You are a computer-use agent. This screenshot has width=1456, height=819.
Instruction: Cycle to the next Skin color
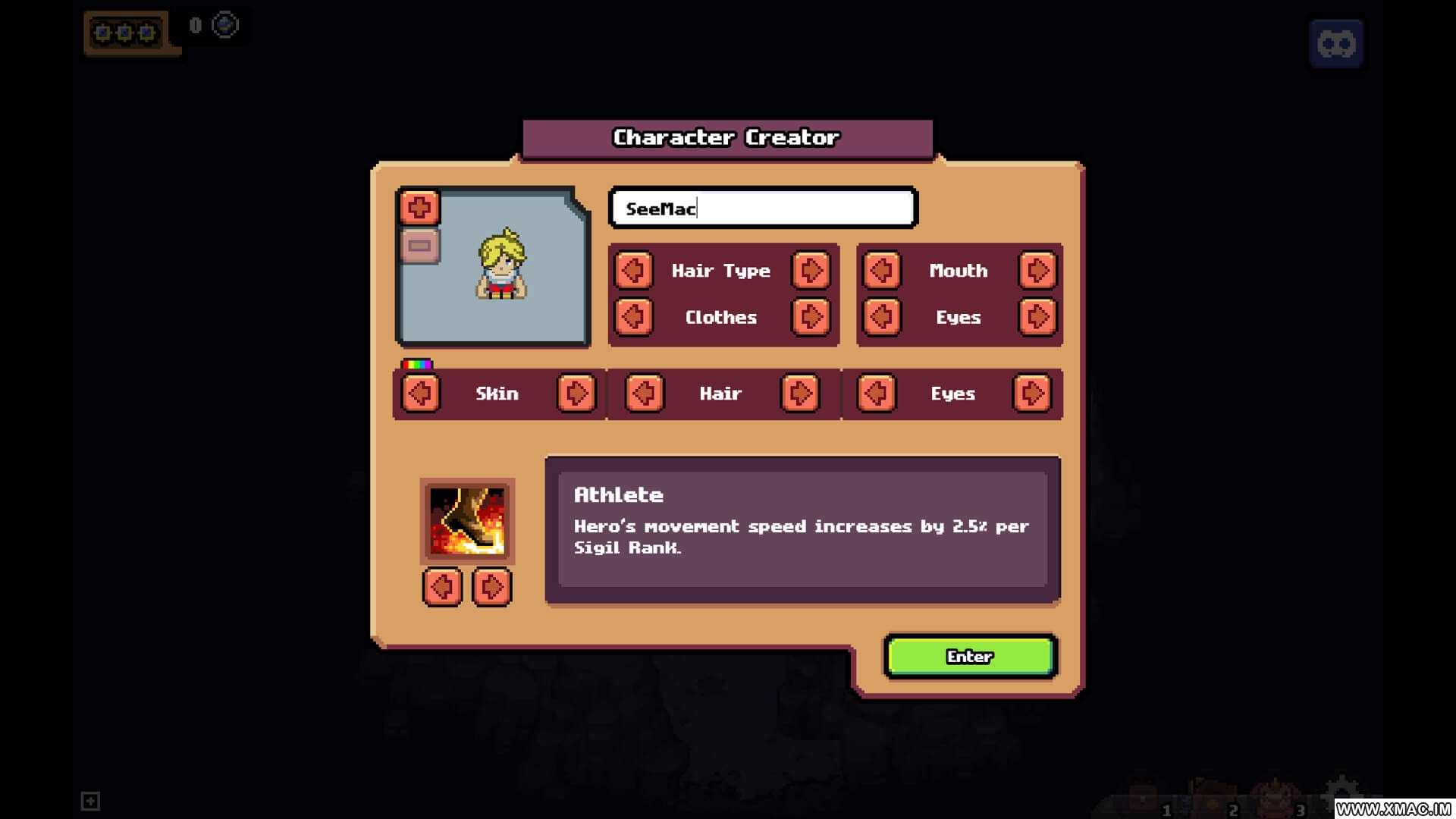tap(576, 393)
